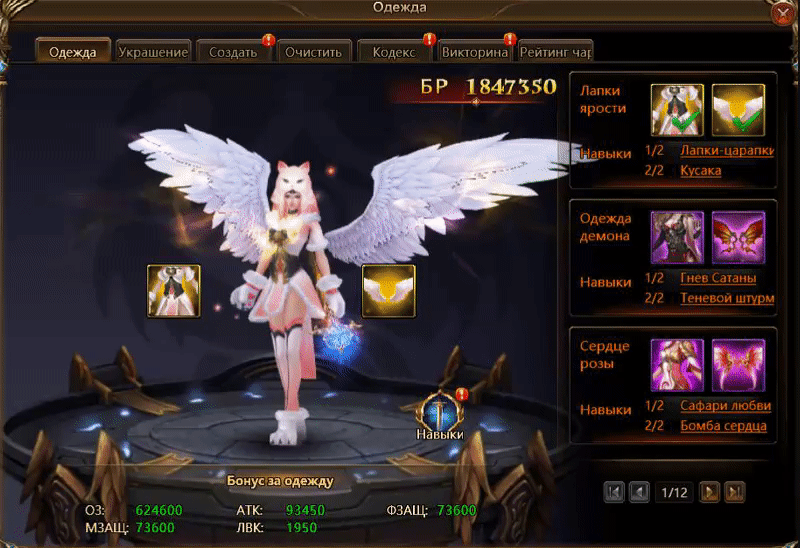Open the Теневой штурм skill link

726,298
